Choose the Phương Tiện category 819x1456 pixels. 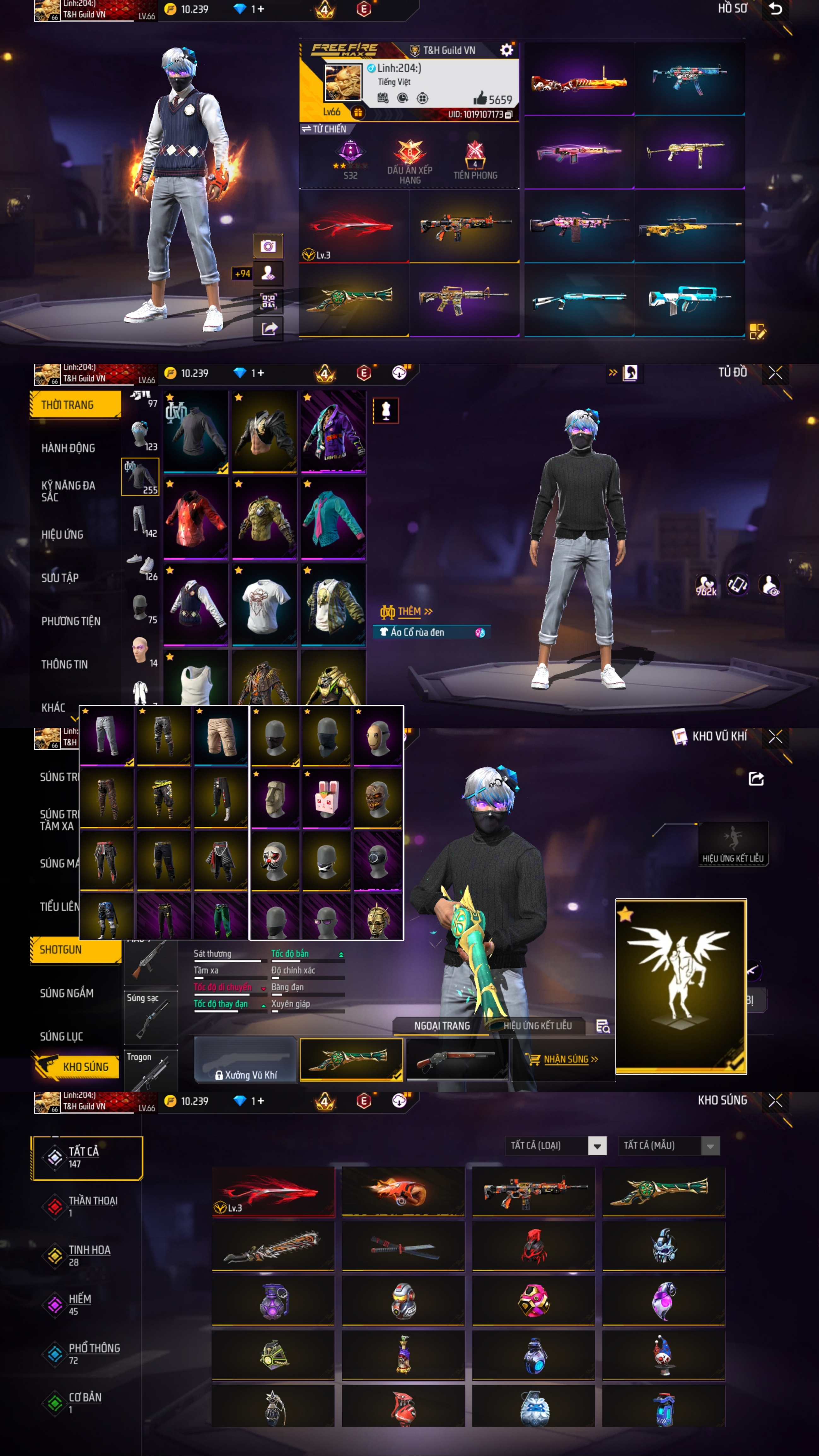[x=71, y=621]
